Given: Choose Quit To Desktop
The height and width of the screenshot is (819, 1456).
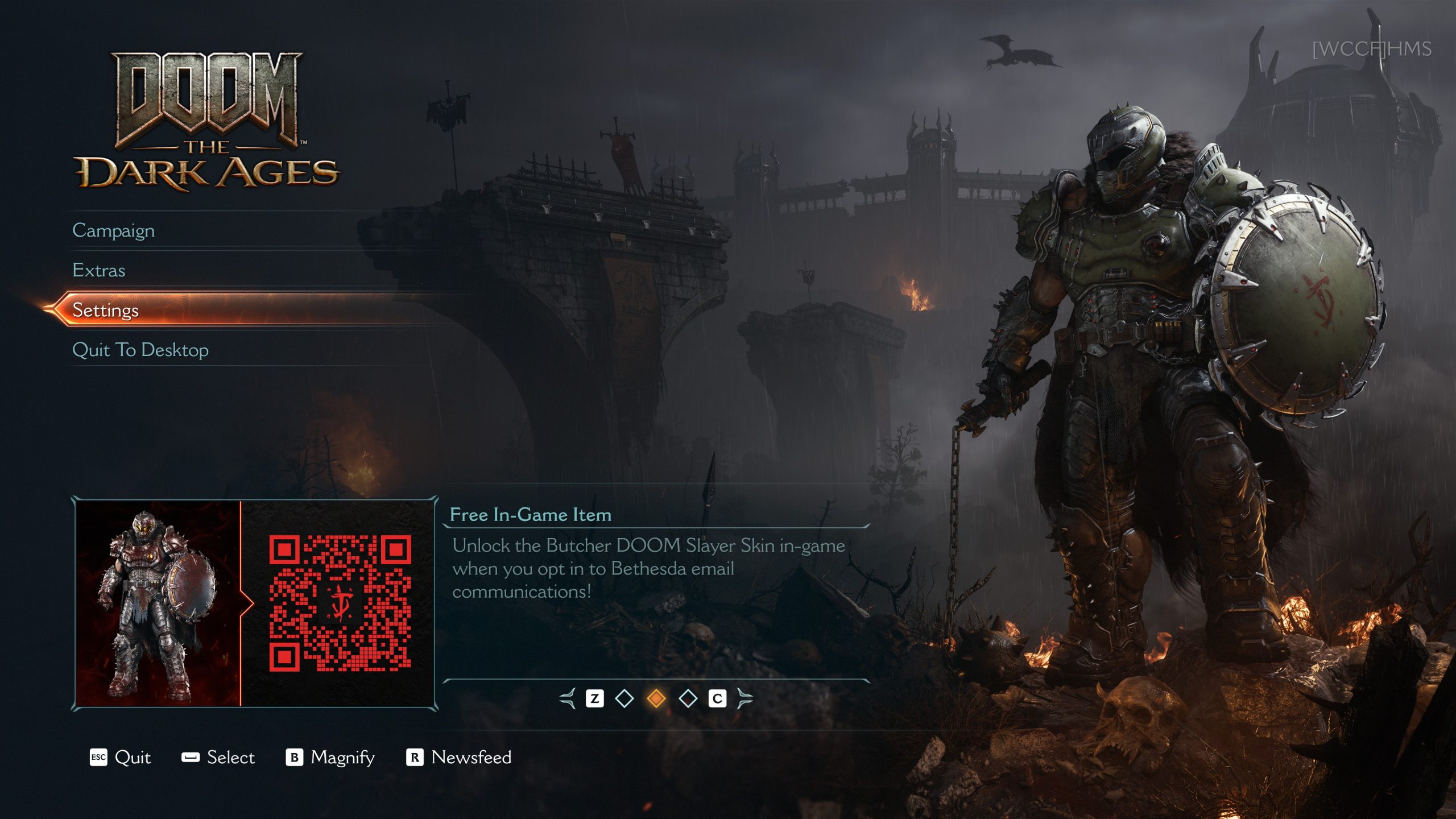Looking at the screenshot, I should pos(140,350).
